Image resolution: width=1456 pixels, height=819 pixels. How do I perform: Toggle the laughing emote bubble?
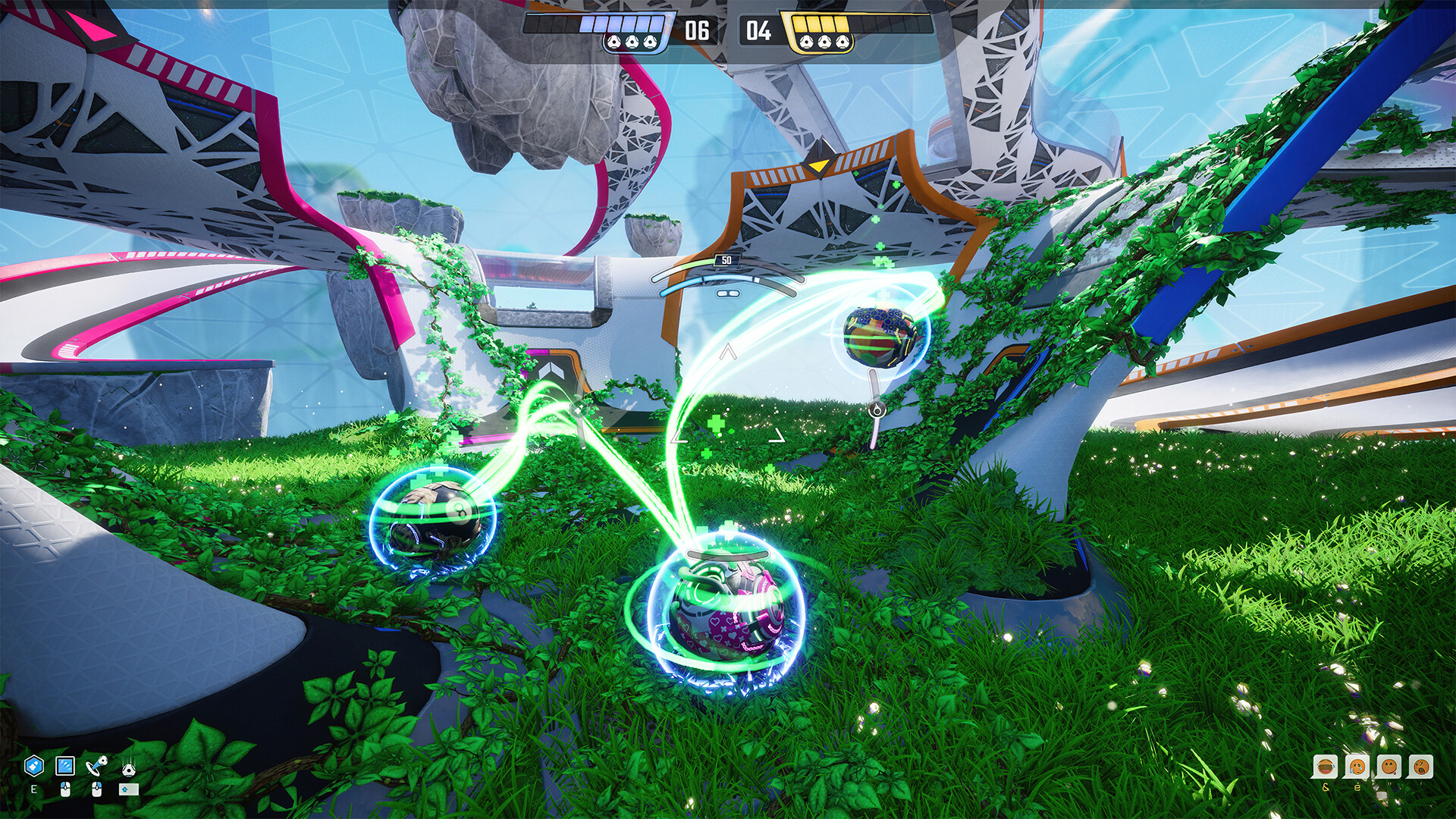[x=1326, y=766]
